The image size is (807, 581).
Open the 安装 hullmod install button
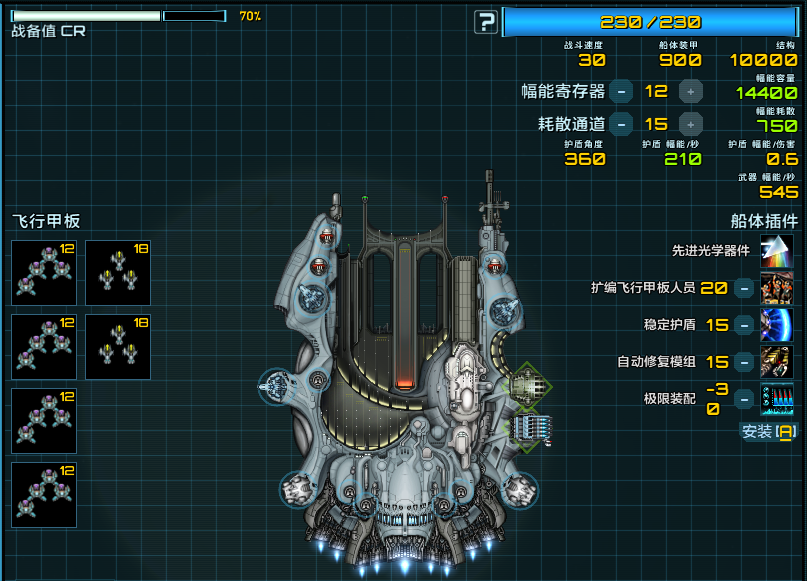(768, 432)
